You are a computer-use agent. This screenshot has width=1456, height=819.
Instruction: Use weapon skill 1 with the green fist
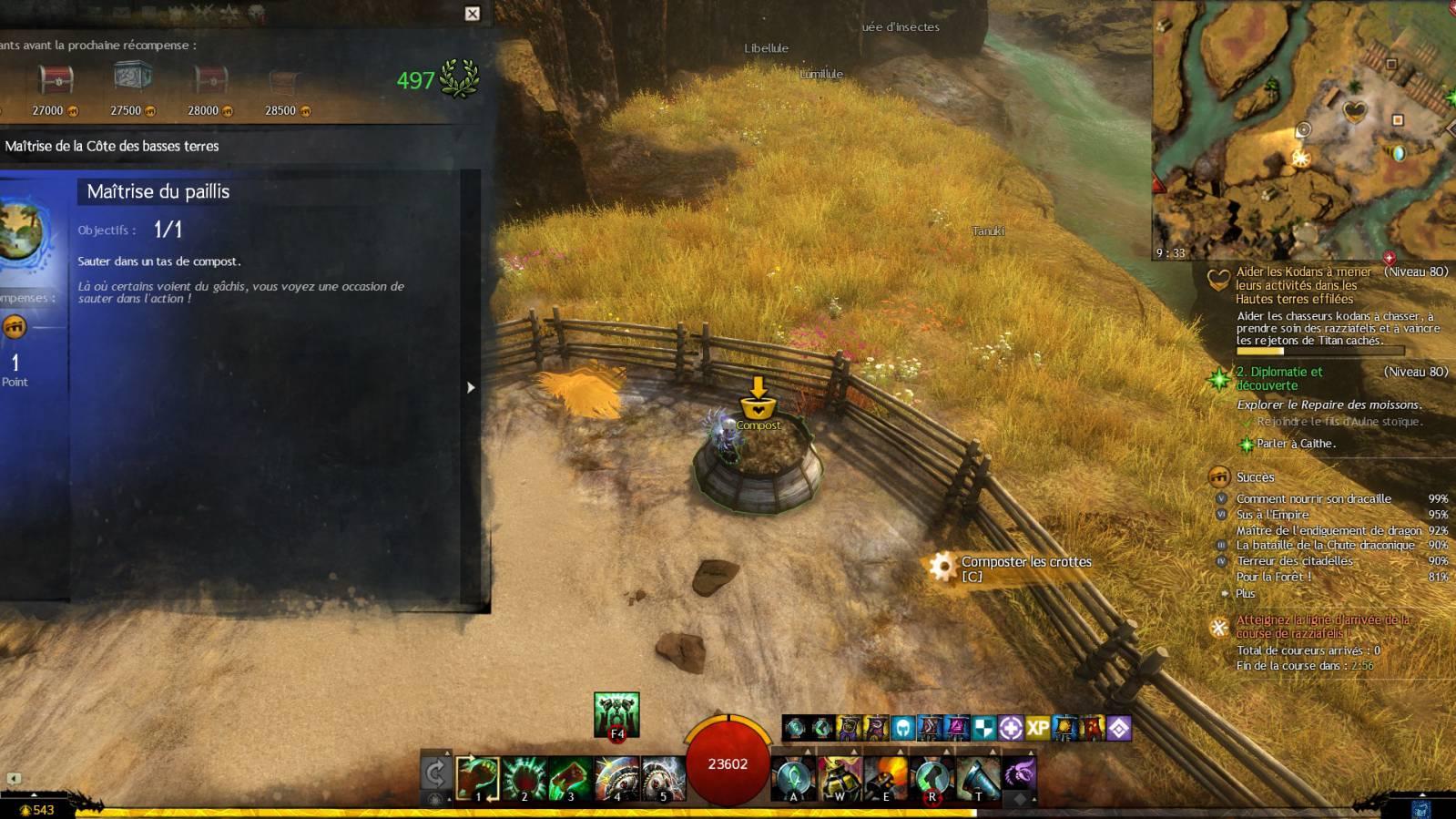[x=478, y=779]
